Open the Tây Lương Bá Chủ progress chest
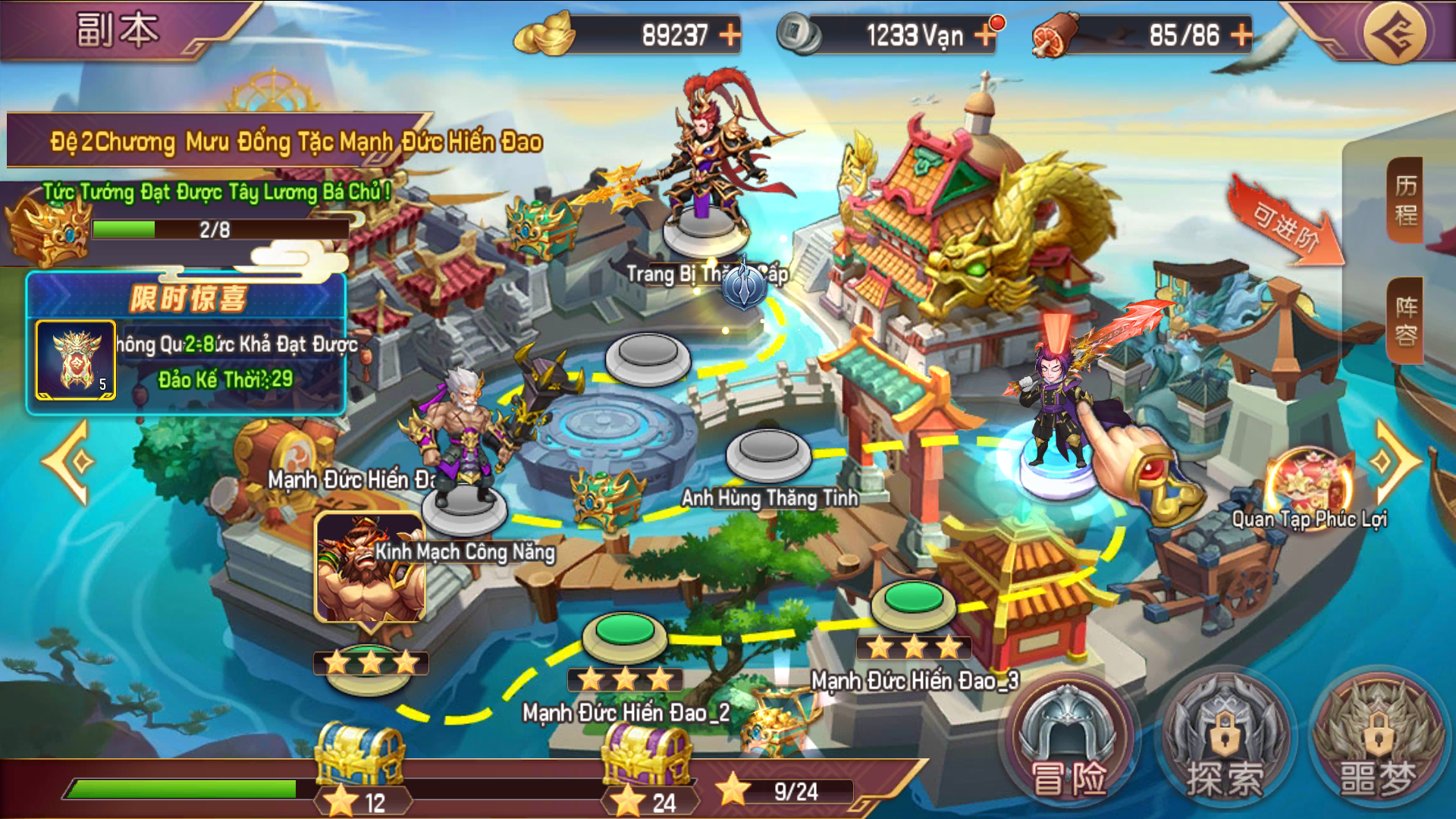 (47, 230)
